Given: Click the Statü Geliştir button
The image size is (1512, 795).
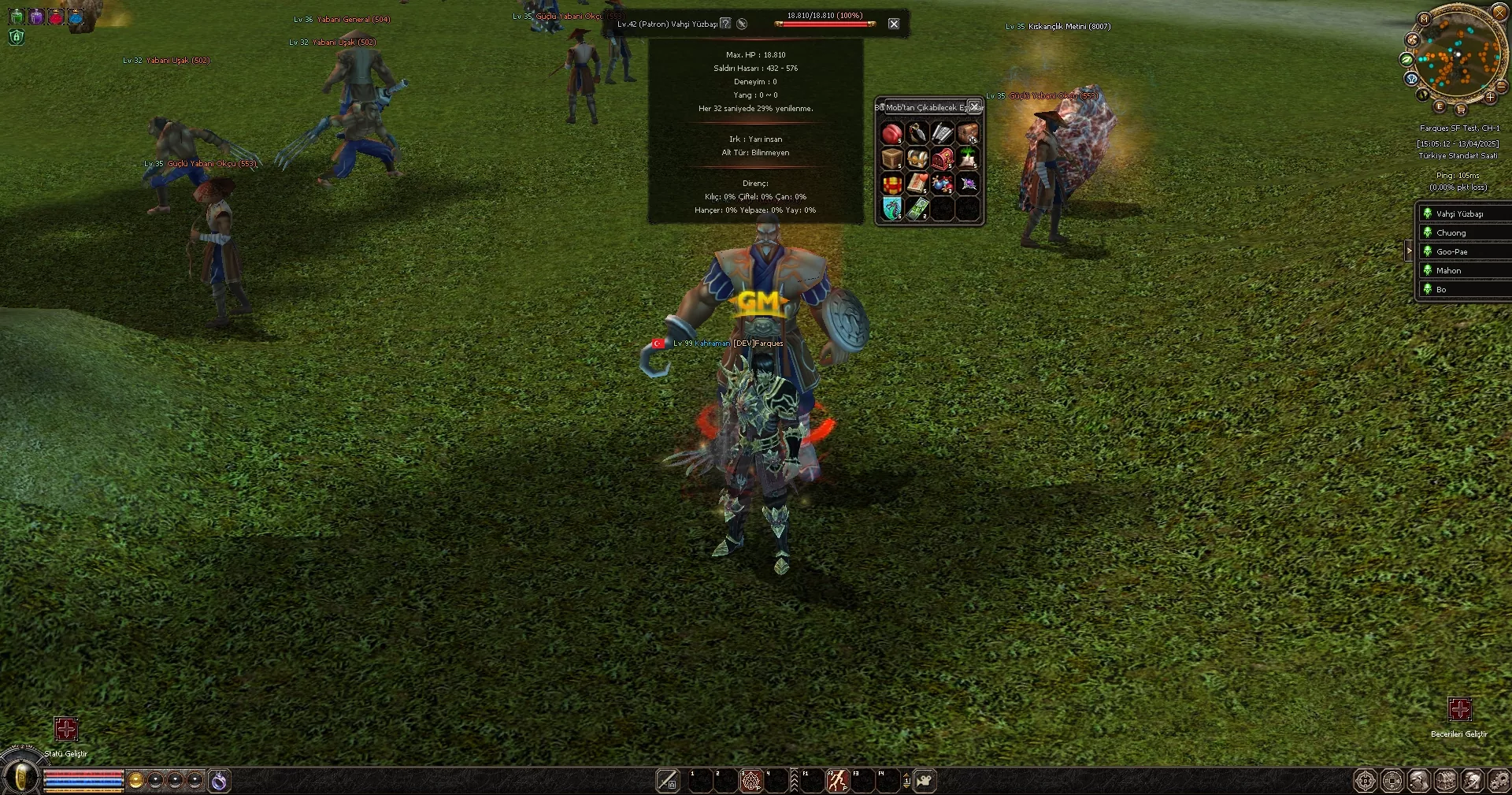Looking at the screenshot, I should coord(66,730).
